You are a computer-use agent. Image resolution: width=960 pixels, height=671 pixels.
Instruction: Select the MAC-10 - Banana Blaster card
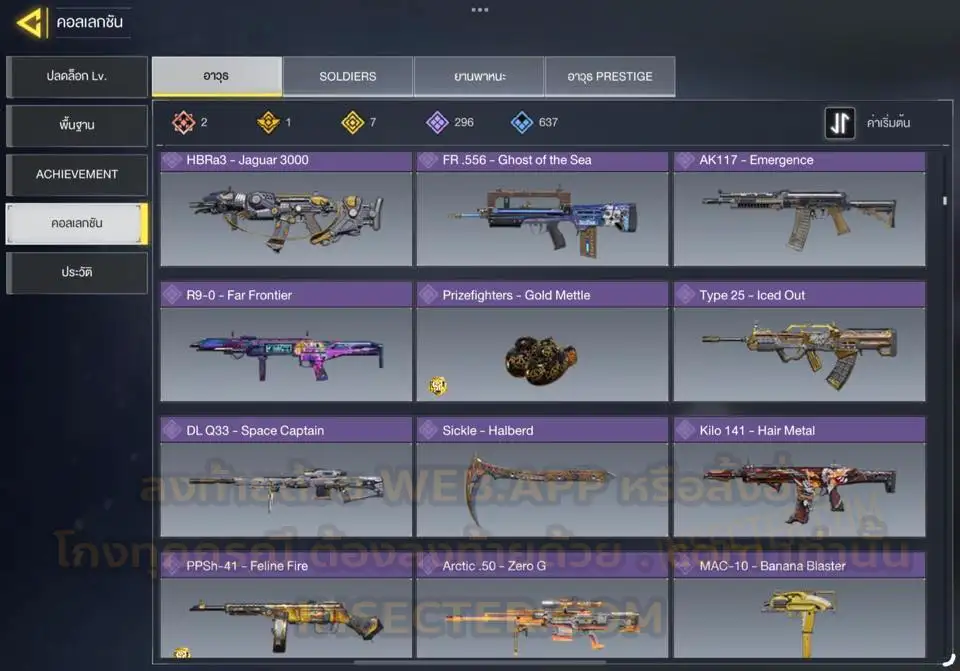pos(799,606)
